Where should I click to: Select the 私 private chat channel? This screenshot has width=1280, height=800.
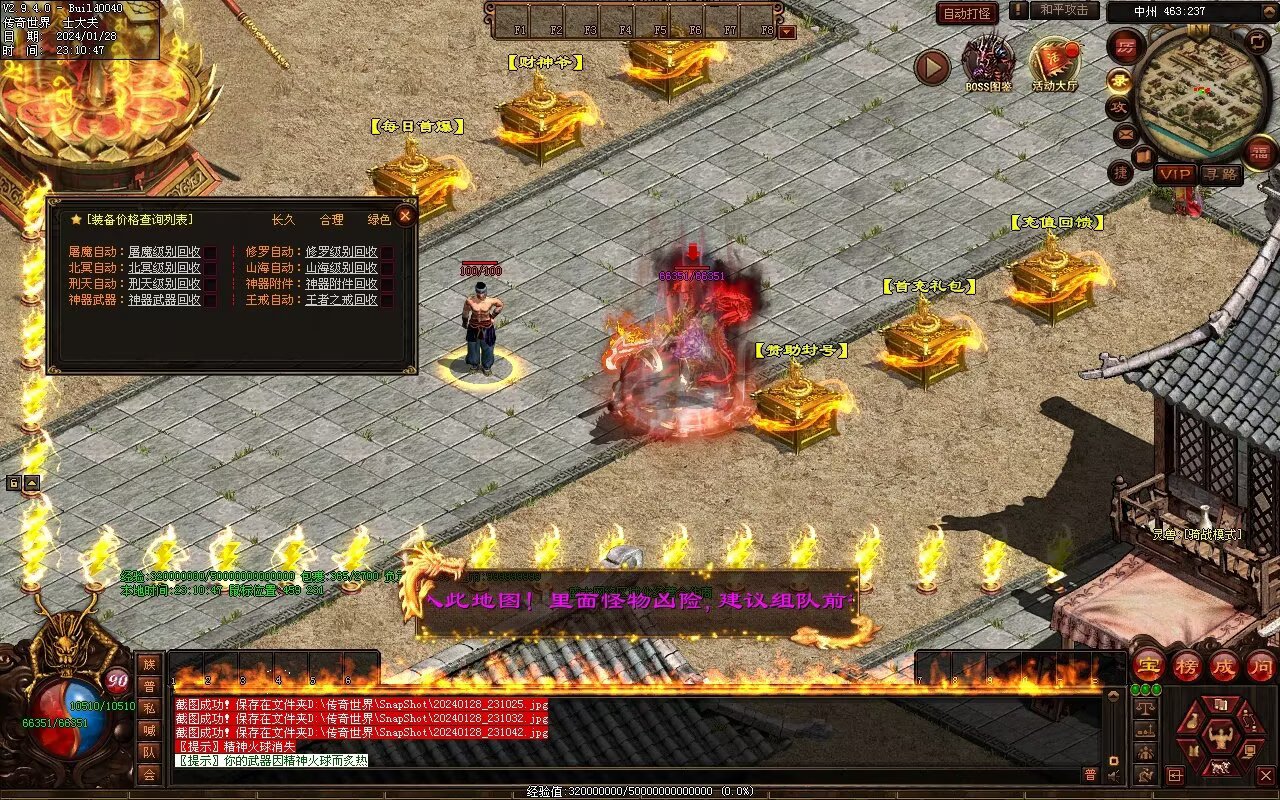click(149, 708)
